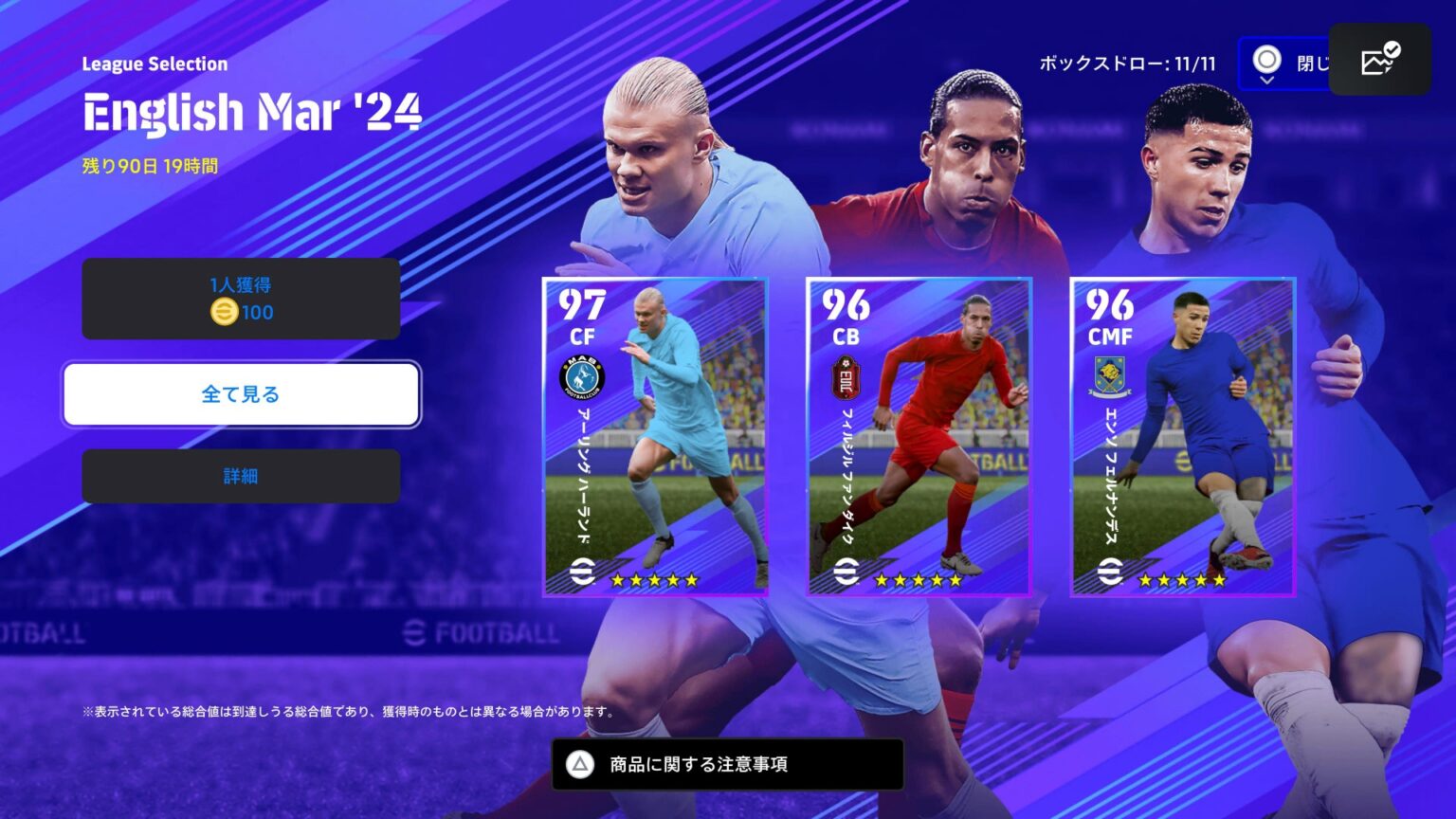Select the gold coin icon next to 100
The image size is (1456, 819).
coord(226,311)
